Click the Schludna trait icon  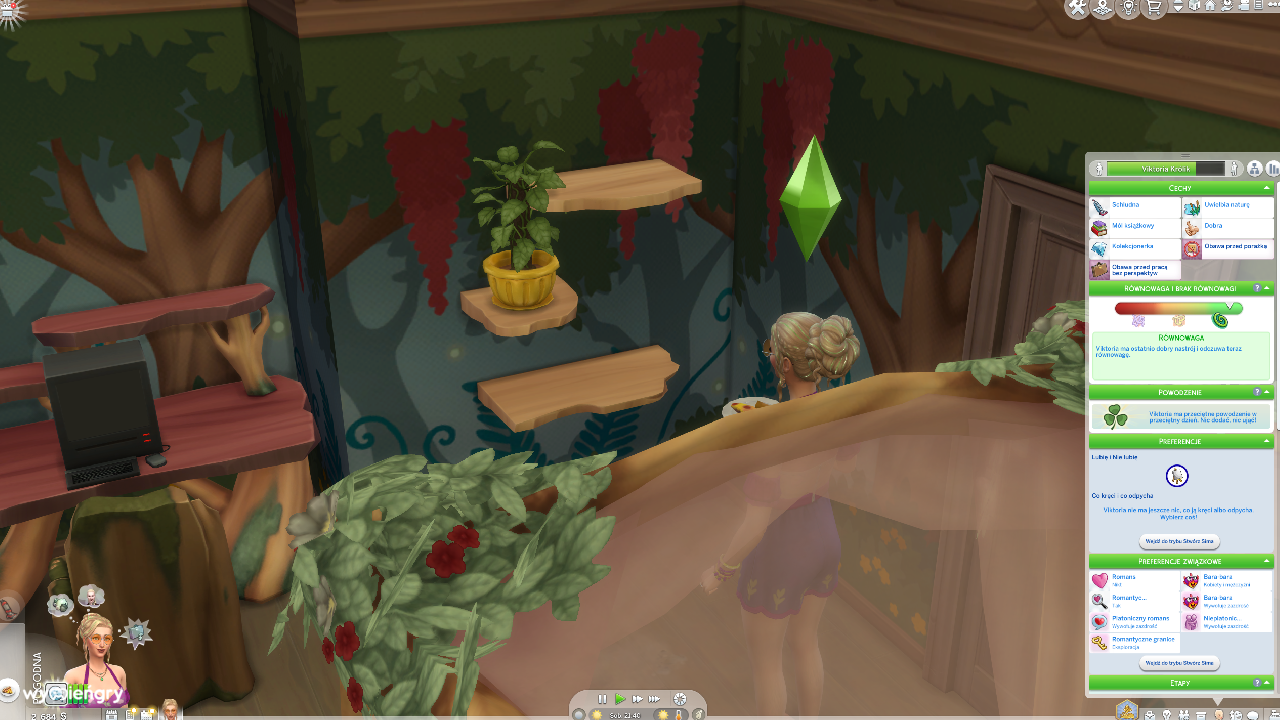(1099, 207)
